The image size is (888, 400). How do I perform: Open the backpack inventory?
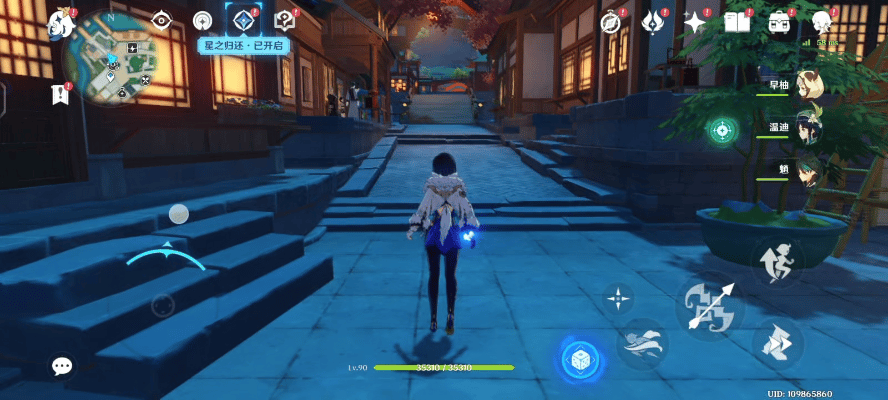[x=779, y=21]
